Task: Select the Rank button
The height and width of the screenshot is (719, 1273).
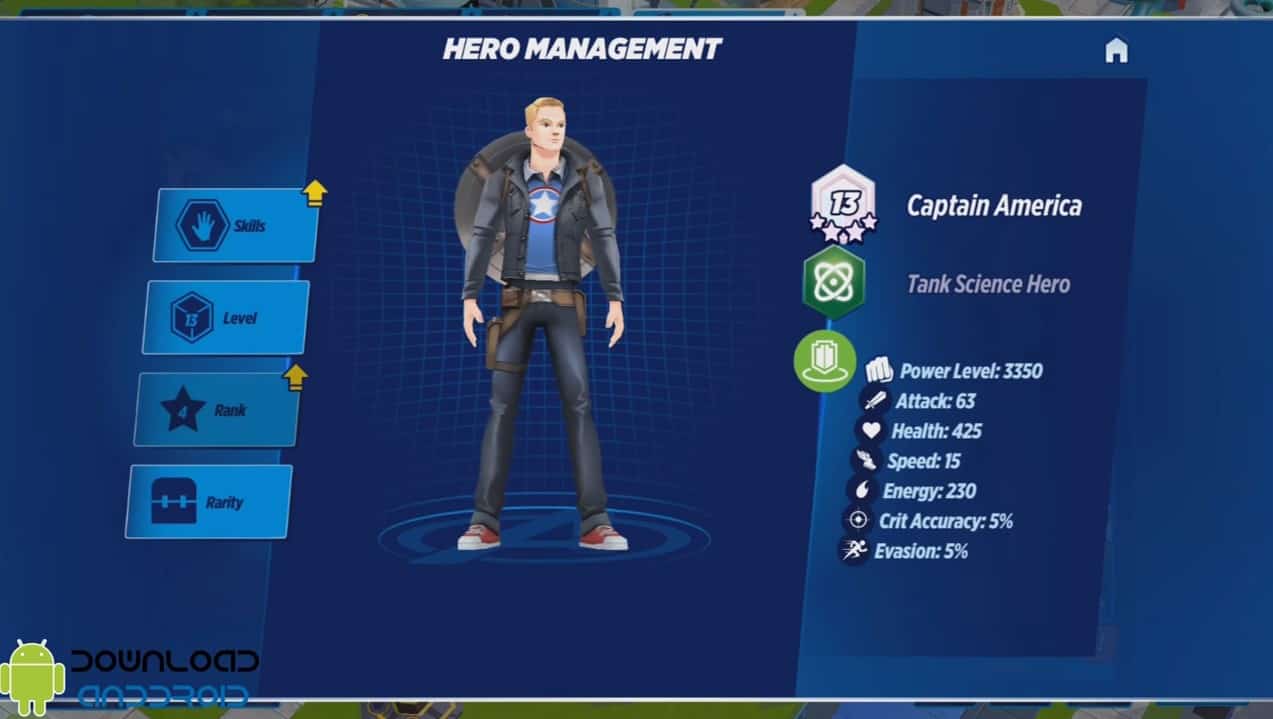Action: [217, 410]
